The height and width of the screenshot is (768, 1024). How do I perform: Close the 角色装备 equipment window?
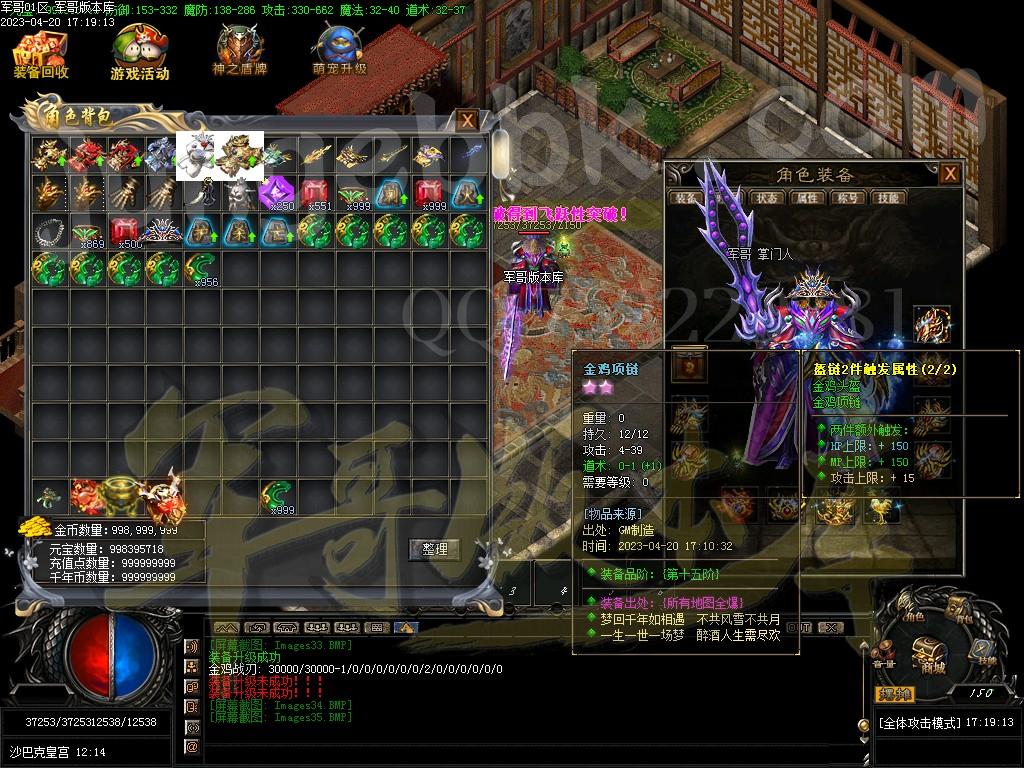tap(950, 174)
